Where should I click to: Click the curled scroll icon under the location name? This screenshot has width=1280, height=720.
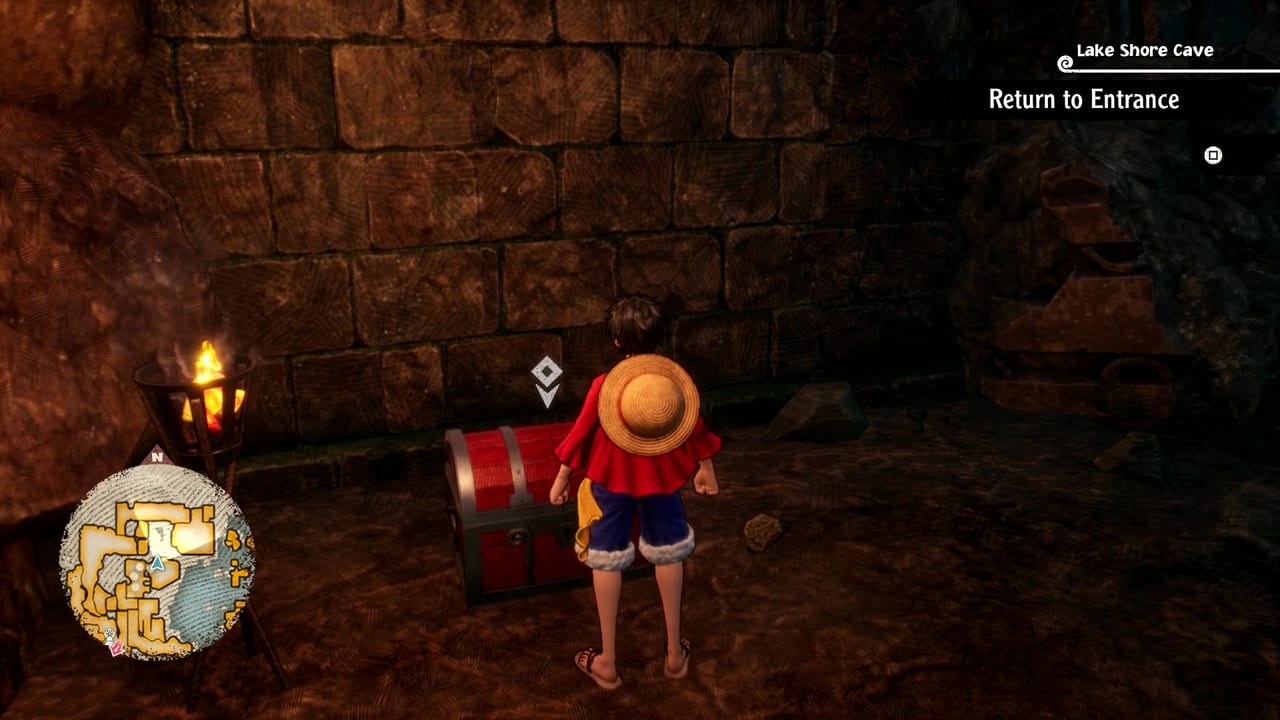(1064, 65)
